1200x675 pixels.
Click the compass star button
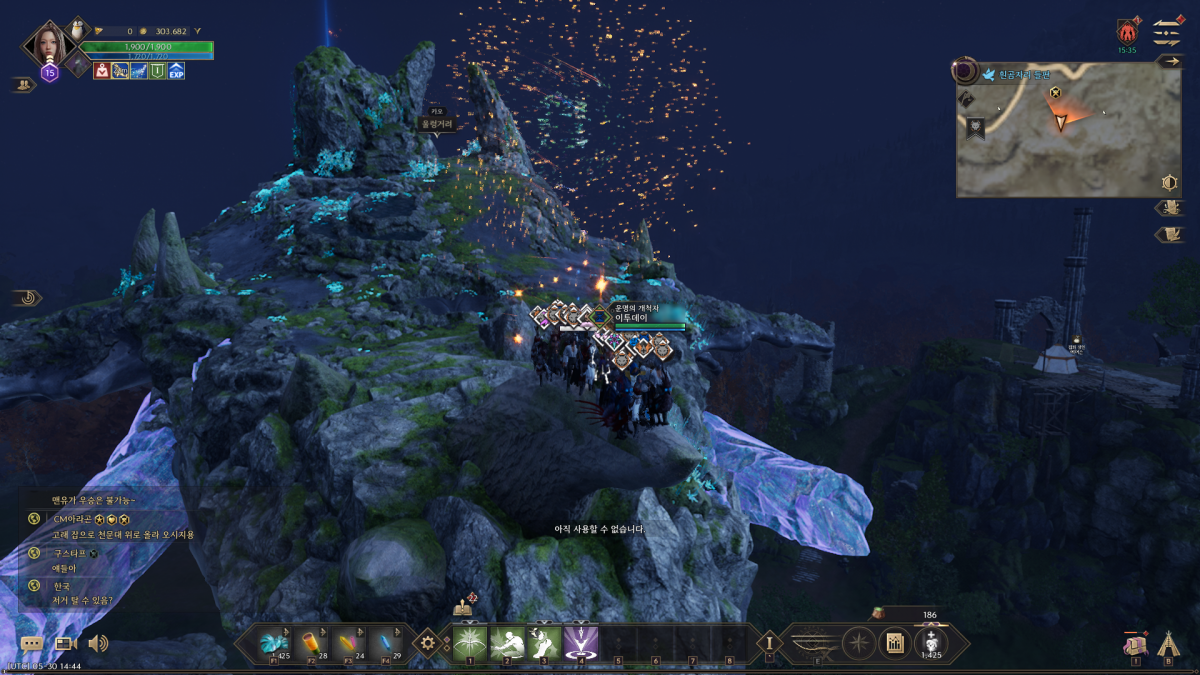pos(859,643)
